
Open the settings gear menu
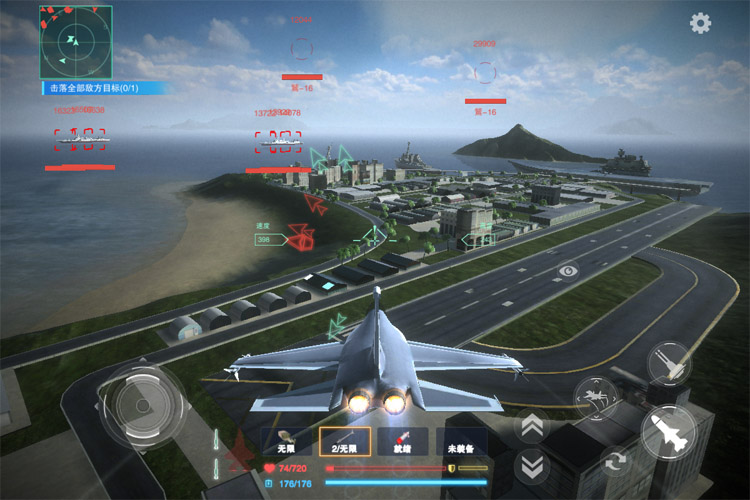pyautogui.click(x=701, y=23)
